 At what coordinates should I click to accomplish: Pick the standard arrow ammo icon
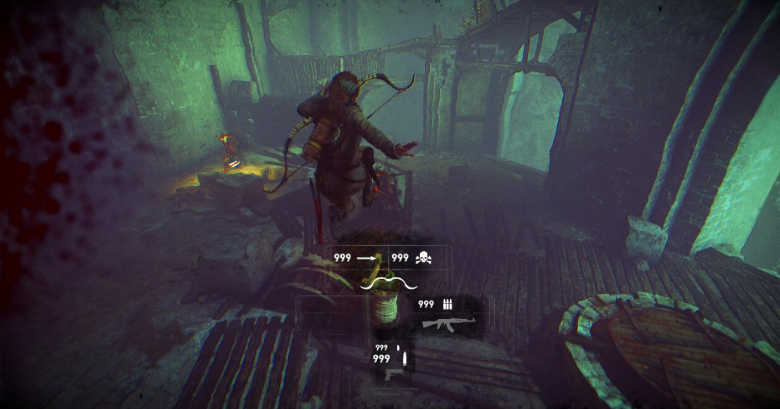(369, 257)
